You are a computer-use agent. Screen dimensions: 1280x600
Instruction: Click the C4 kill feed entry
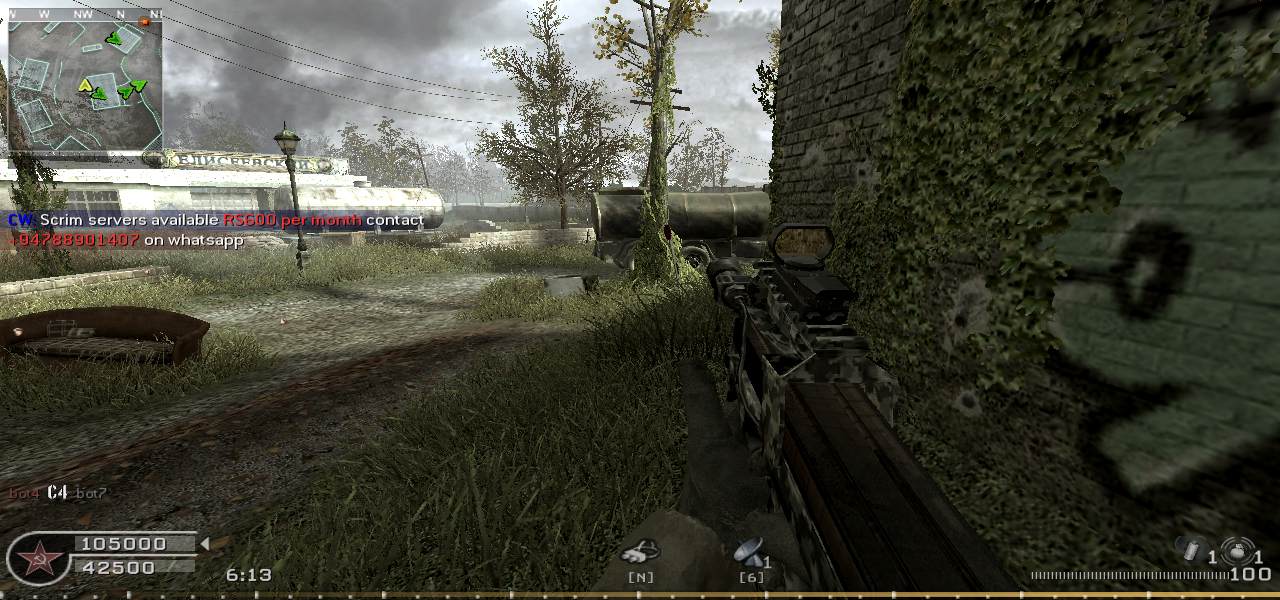click(x=57, y=492)
